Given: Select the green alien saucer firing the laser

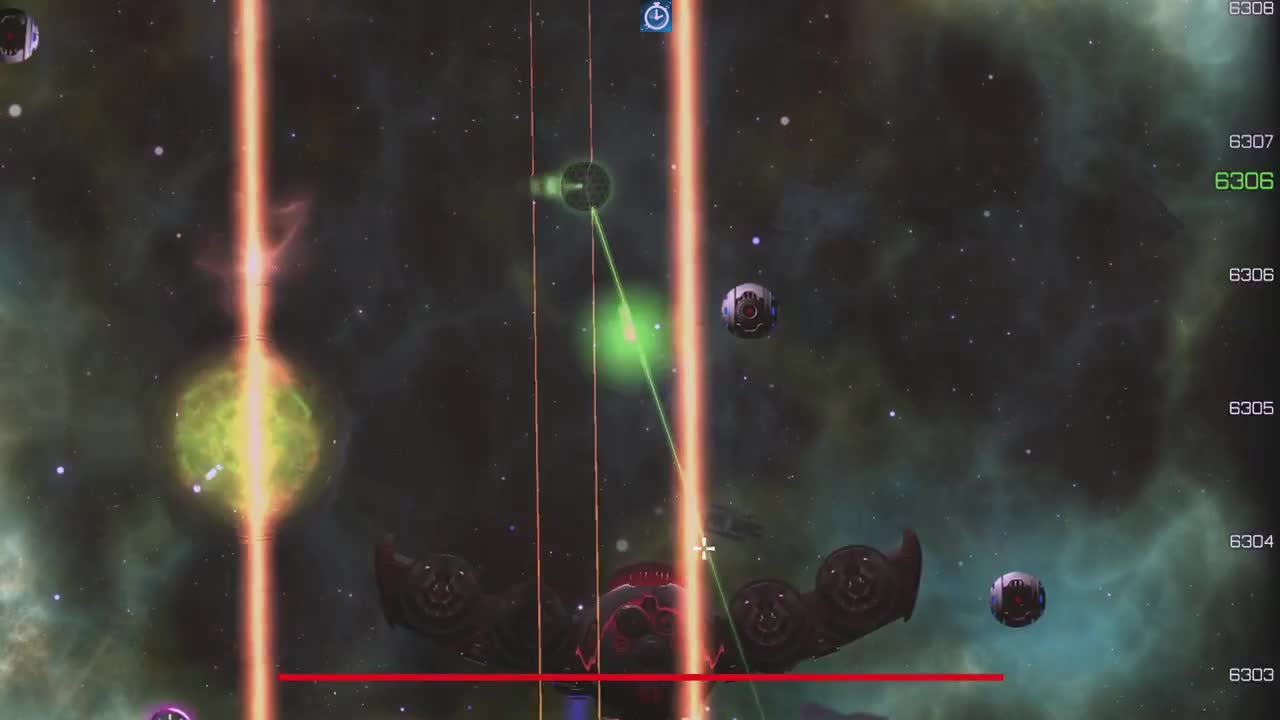Looking at the screenshot, I should (x=585, y=185).
